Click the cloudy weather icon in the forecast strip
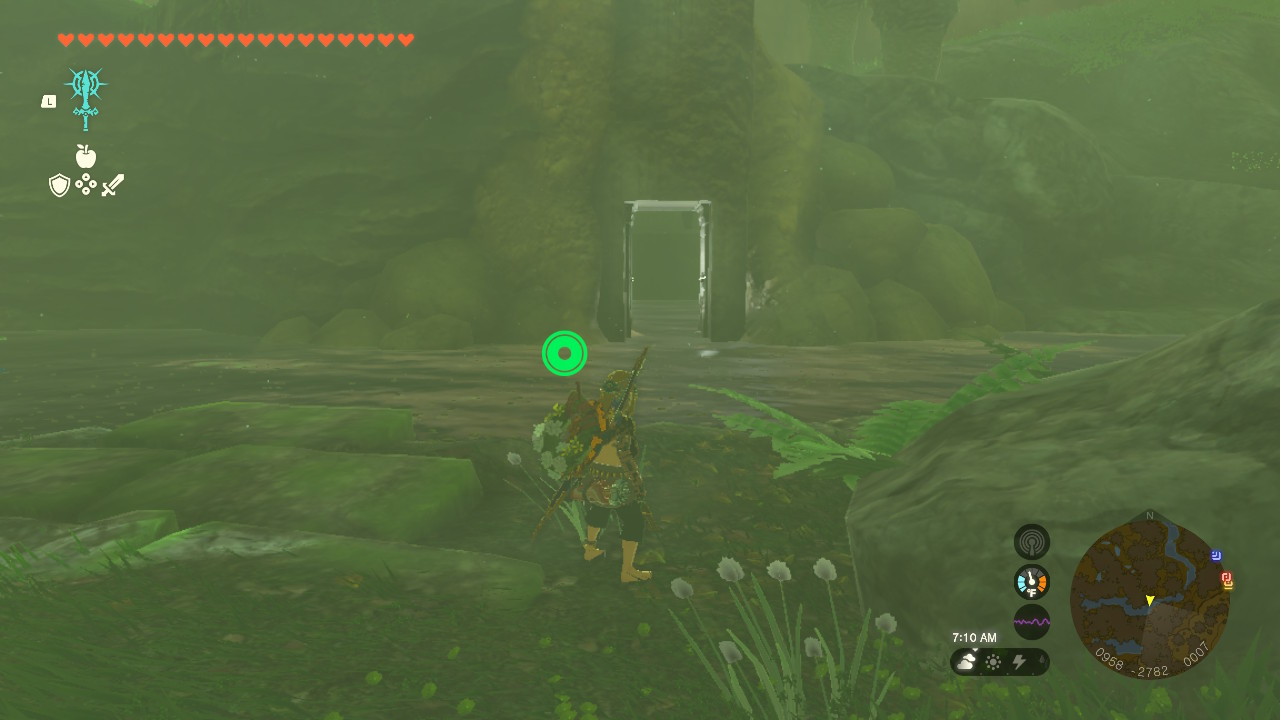The image size is (1280, 720). 966,660
